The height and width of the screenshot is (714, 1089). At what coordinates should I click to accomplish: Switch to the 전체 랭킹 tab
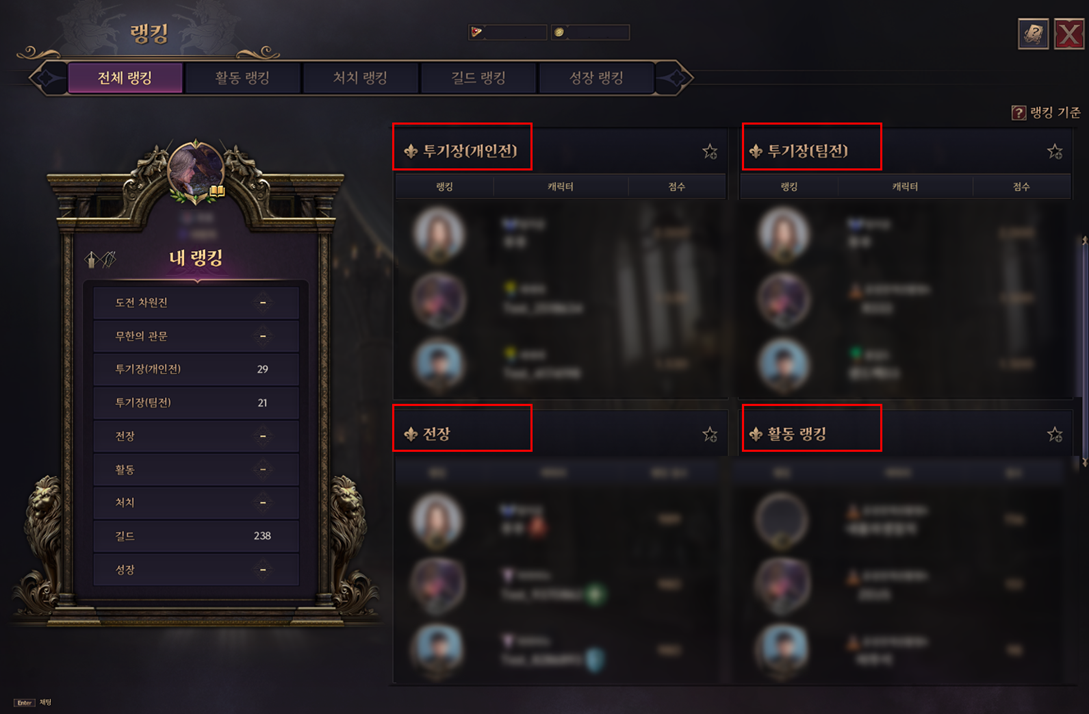tap(125, 78)
